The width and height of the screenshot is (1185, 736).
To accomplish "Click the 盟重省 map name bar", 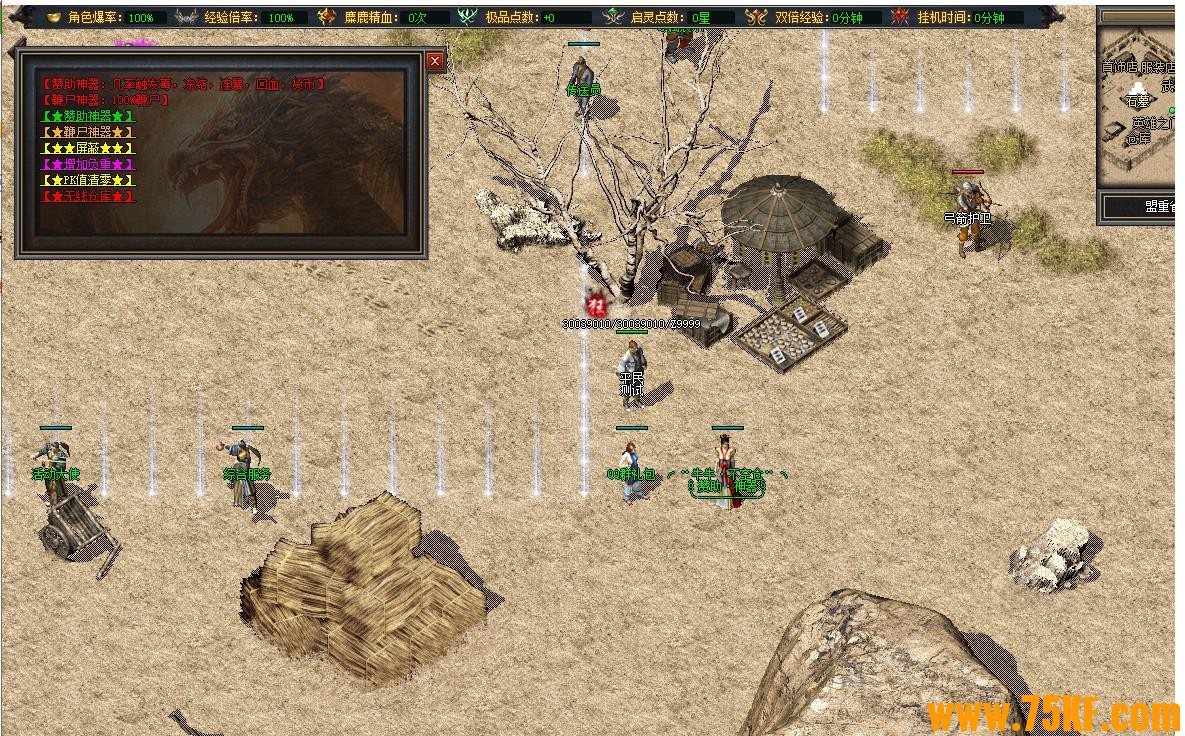I will [x=1140, y=207].
